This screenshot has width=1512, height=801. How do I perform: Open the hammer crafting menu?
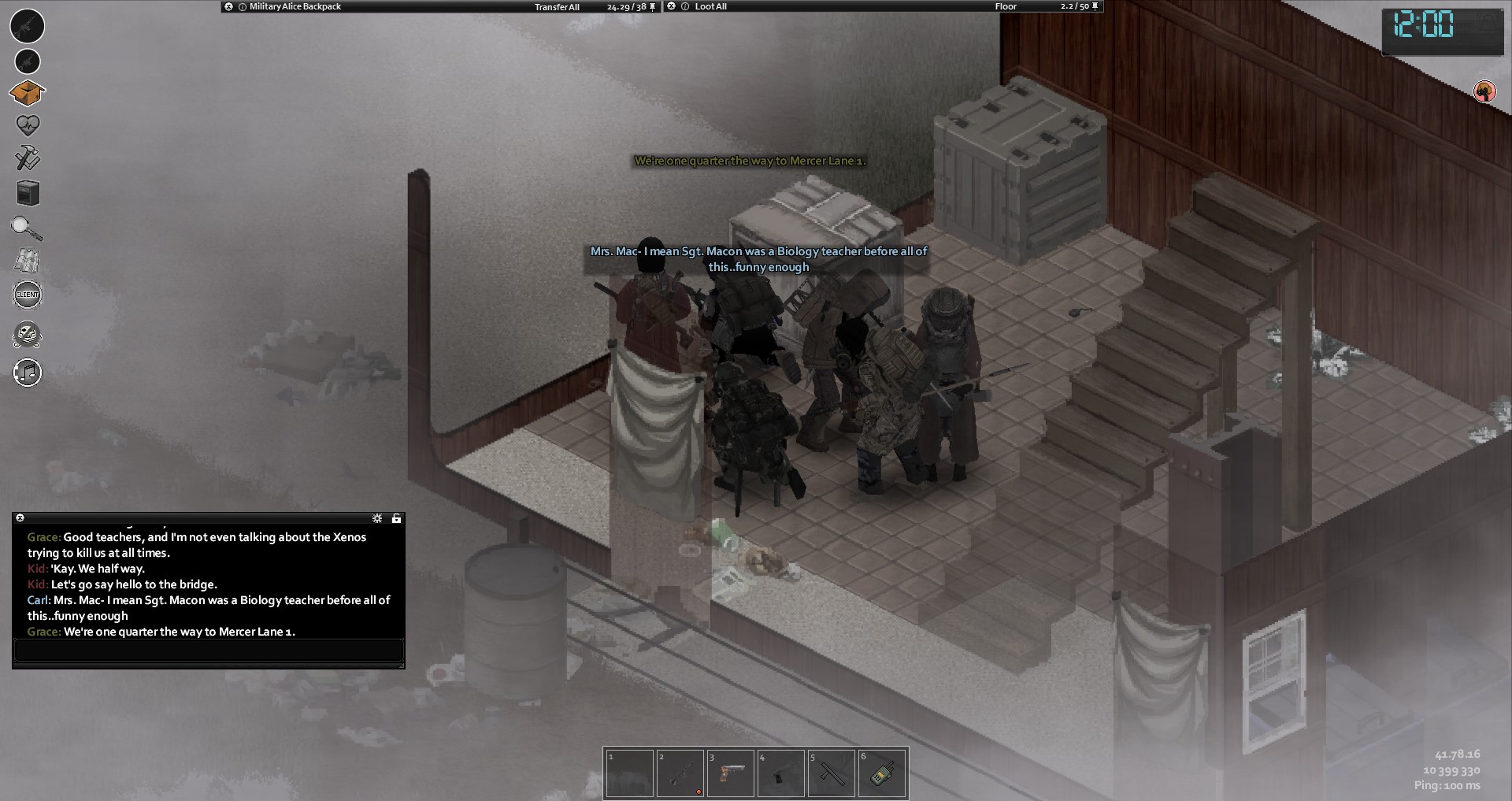tap(28, 158)
